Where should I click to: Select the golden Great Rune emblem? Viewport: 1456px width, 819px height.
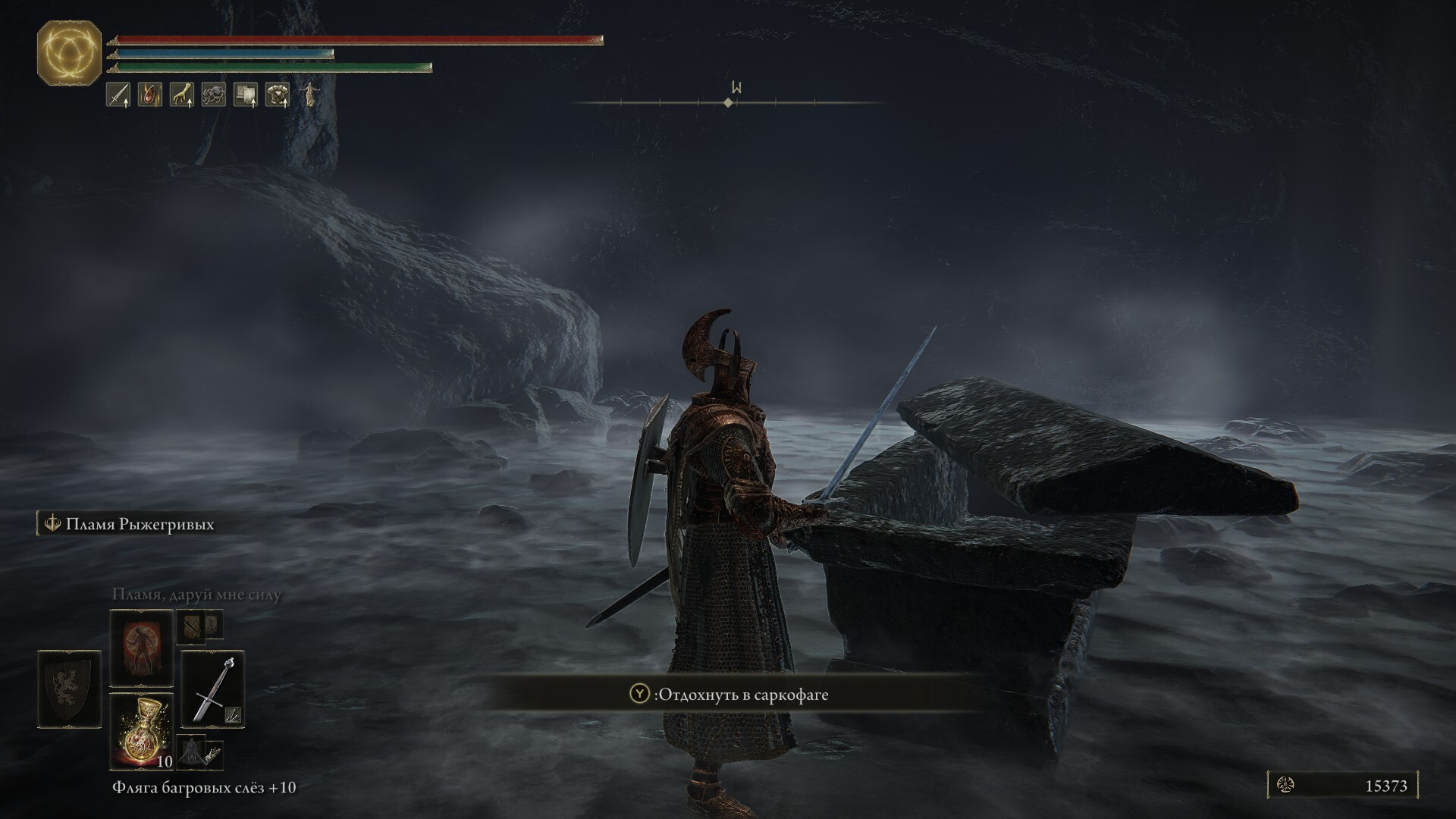(69, 52)
